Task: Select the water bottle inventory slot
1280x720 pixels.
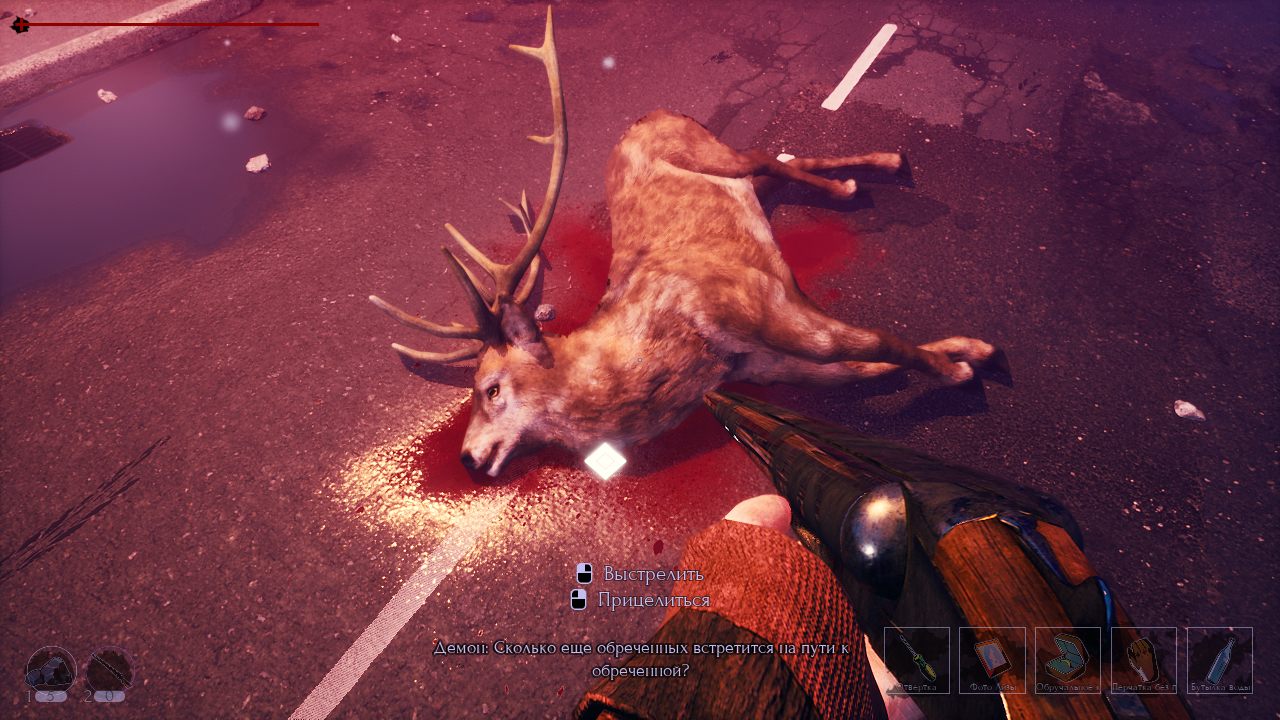Action: pos(1220,660)
